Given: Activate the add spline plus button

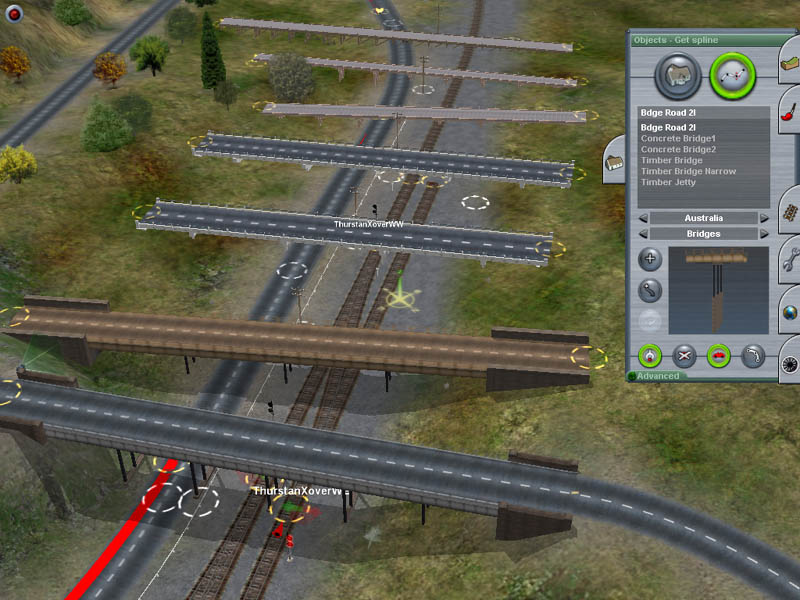Looking at the screenshot, I should click(x=650, y=260).
